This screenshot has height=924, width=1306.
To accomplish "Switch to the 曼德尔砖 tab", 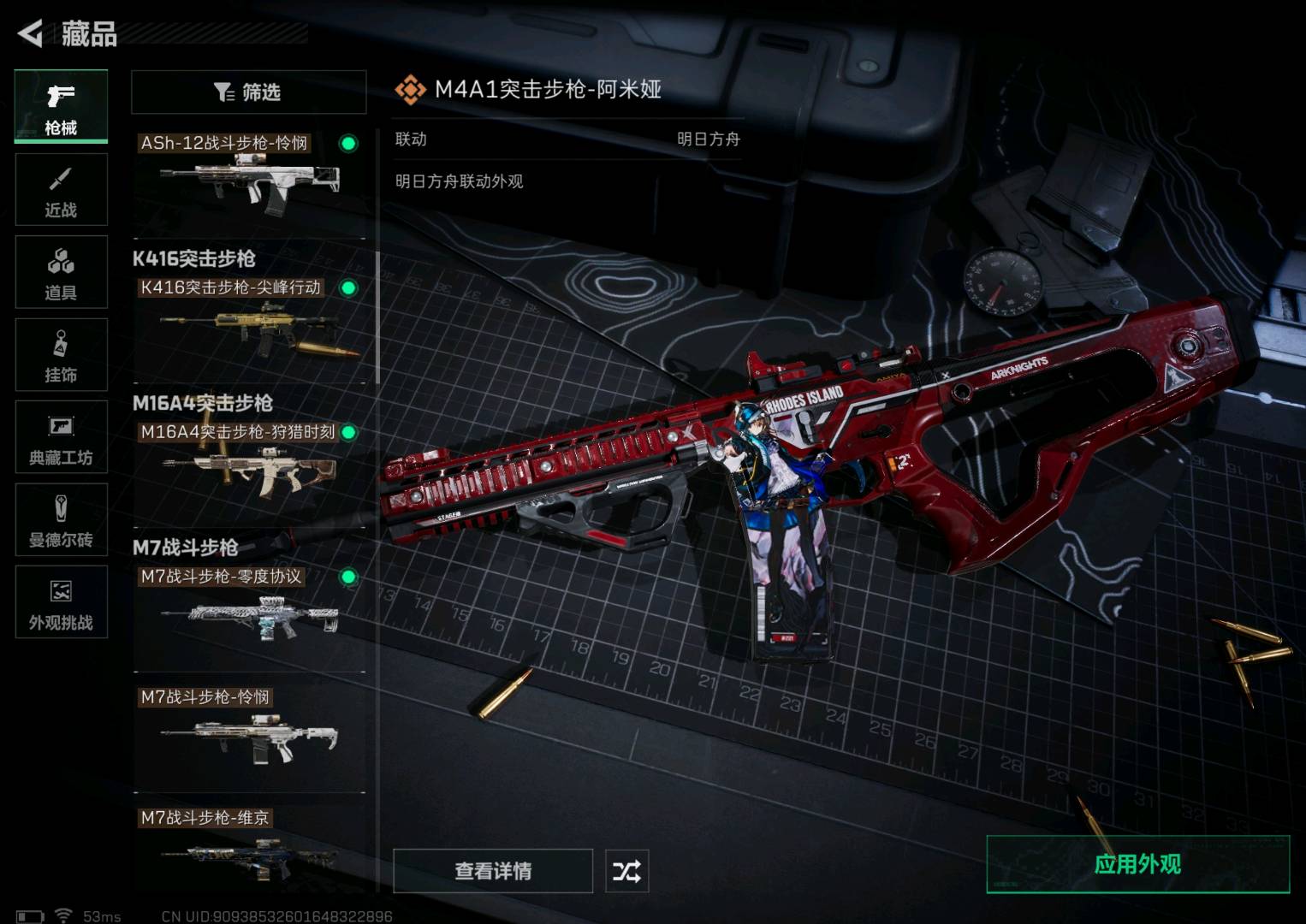I will tap(61, 520).
